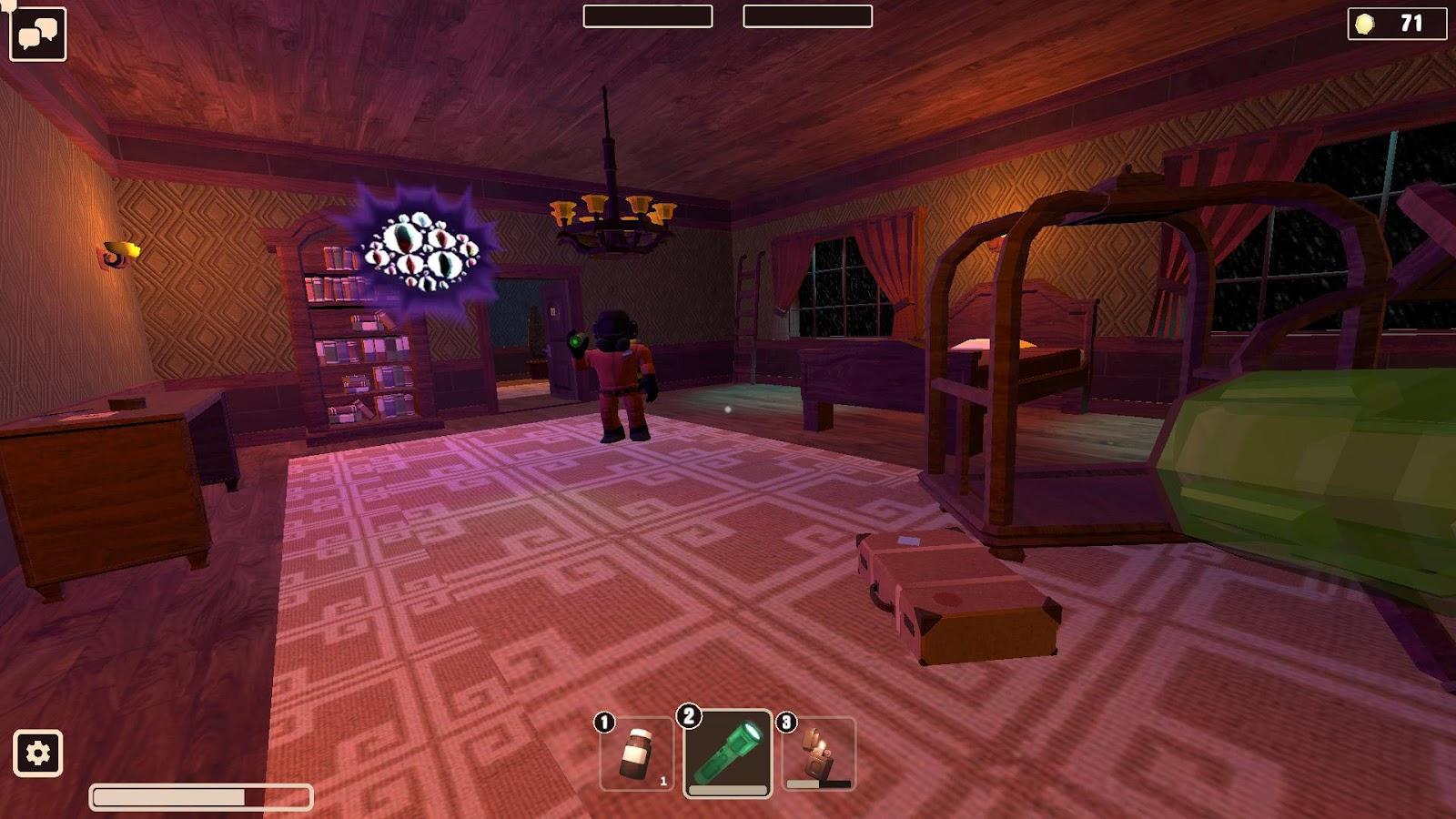Image resolution: width=1456 pixels, height=819 pixels.
Task: Select the pill bottle hotbar slot
Action: coord(637,754)
